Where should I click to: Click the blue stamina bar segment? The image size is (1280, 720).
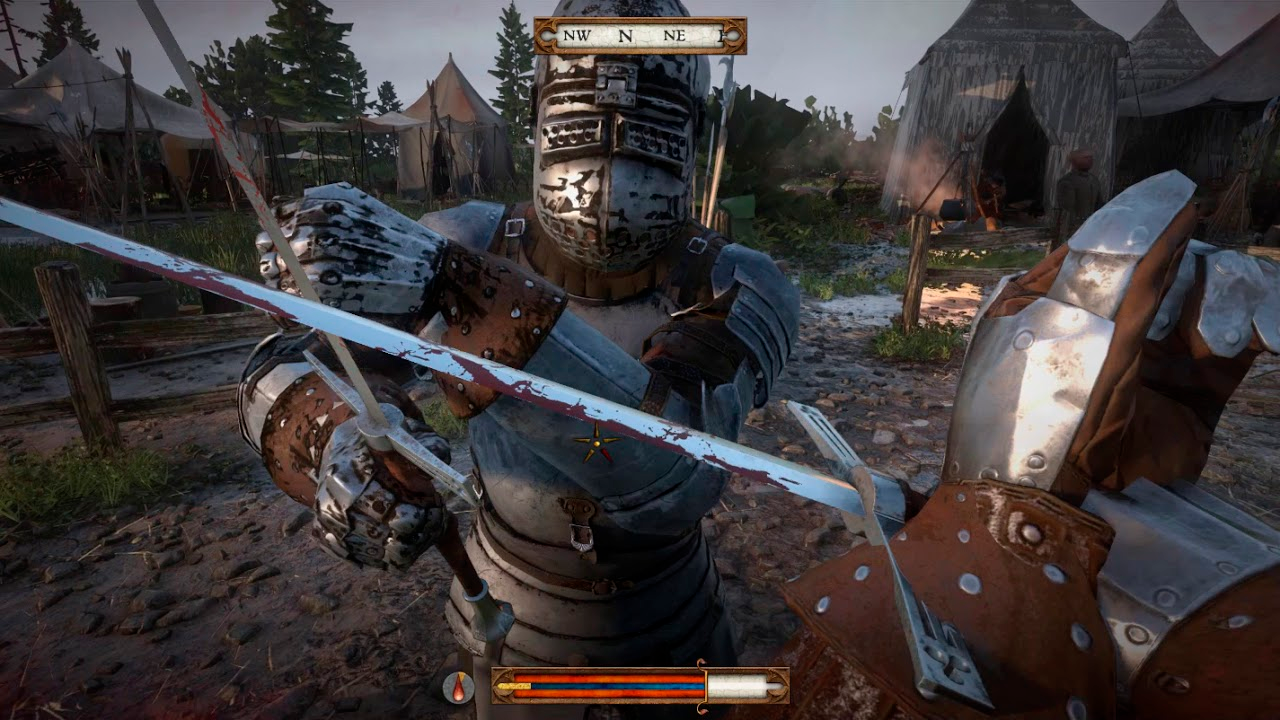[620, 686]
